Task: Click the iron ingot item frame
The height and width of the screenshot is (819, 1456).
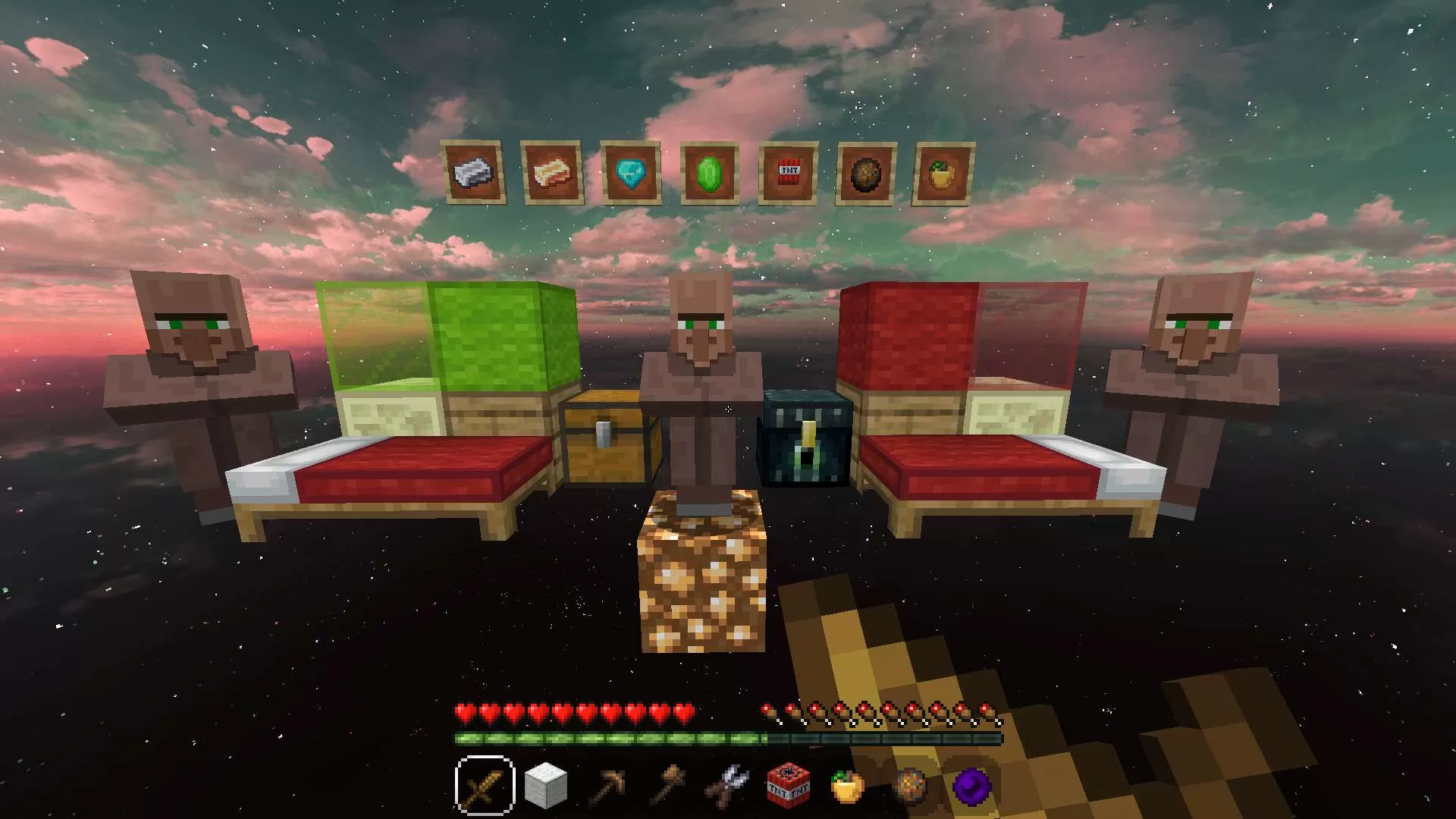Action: (475, 173)
